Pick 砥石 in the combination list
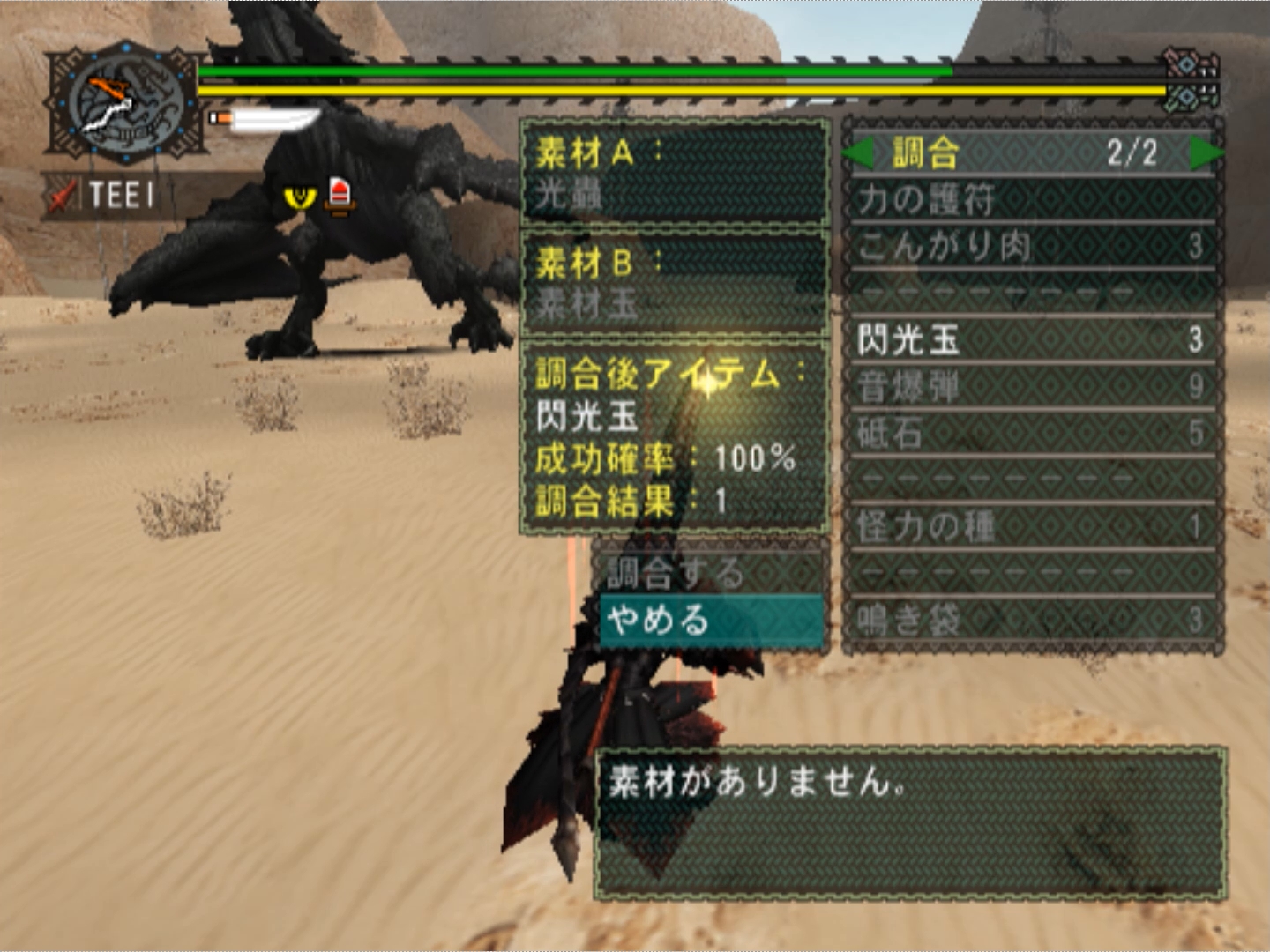The width and height of the screenshot is (1270, 952). 1032,433
